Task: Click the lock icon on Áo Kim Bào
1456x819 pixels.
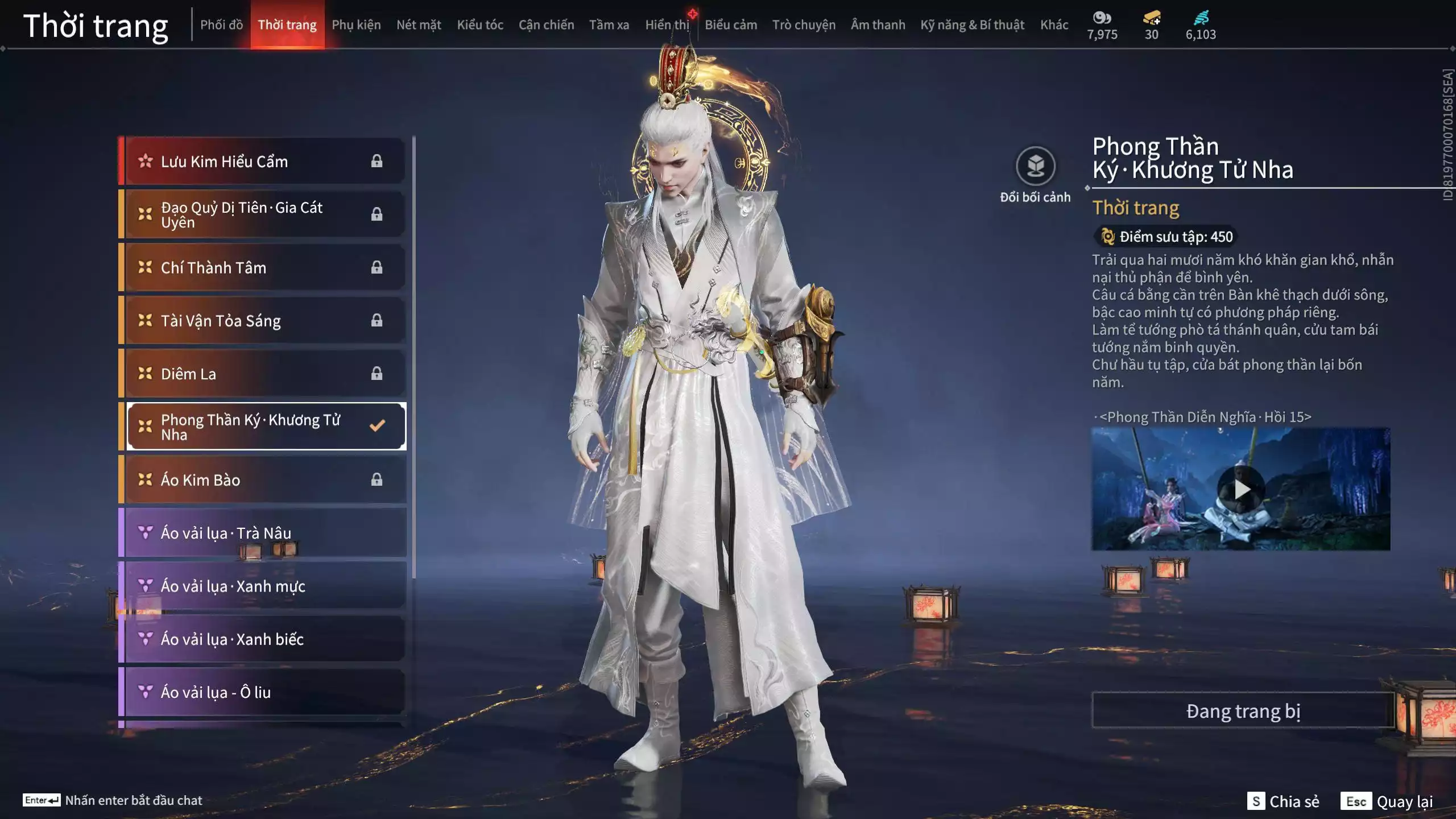Action: [x=376, y=479]
